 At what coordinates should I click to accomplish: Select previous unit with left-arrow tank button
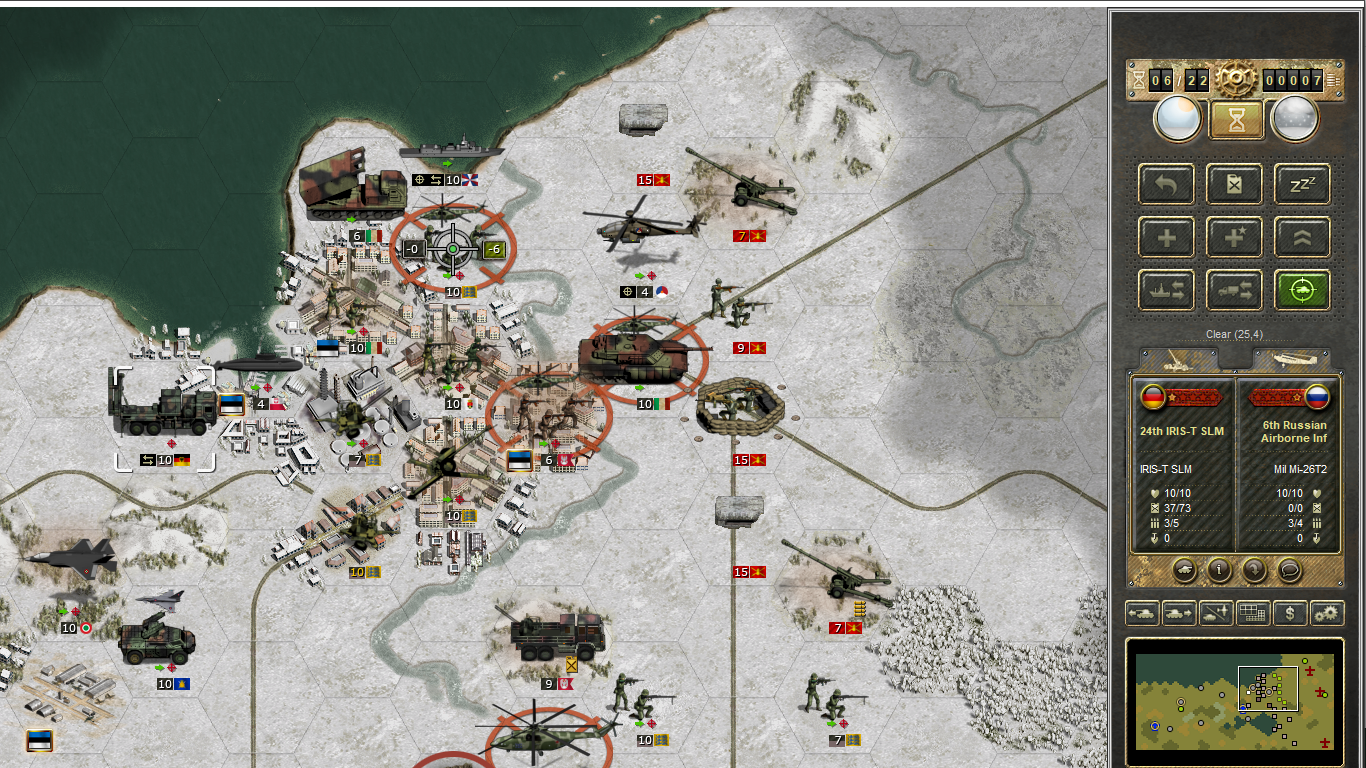click(1142, 613)
